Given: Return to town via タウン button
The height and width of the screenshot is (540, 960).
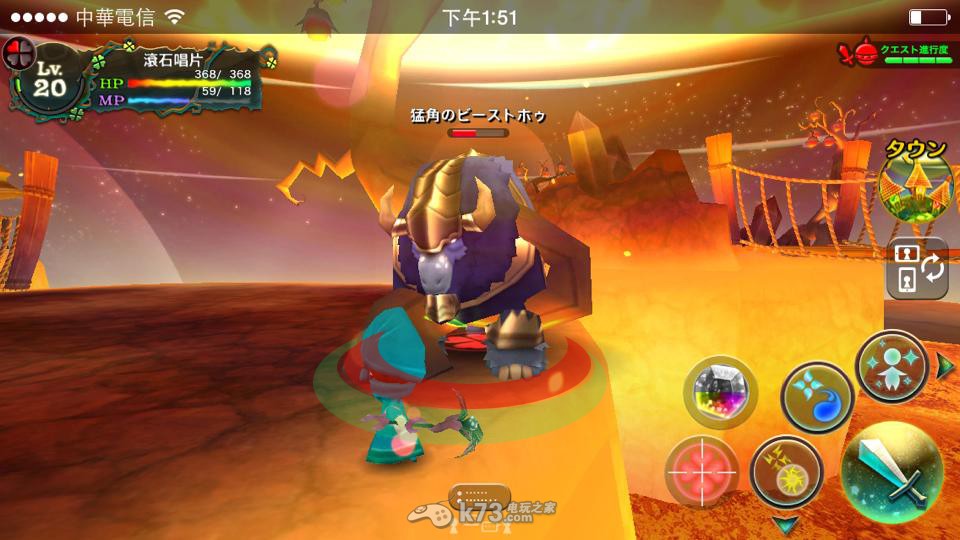Looking at the screenshot, I should (x=915, y=185).
